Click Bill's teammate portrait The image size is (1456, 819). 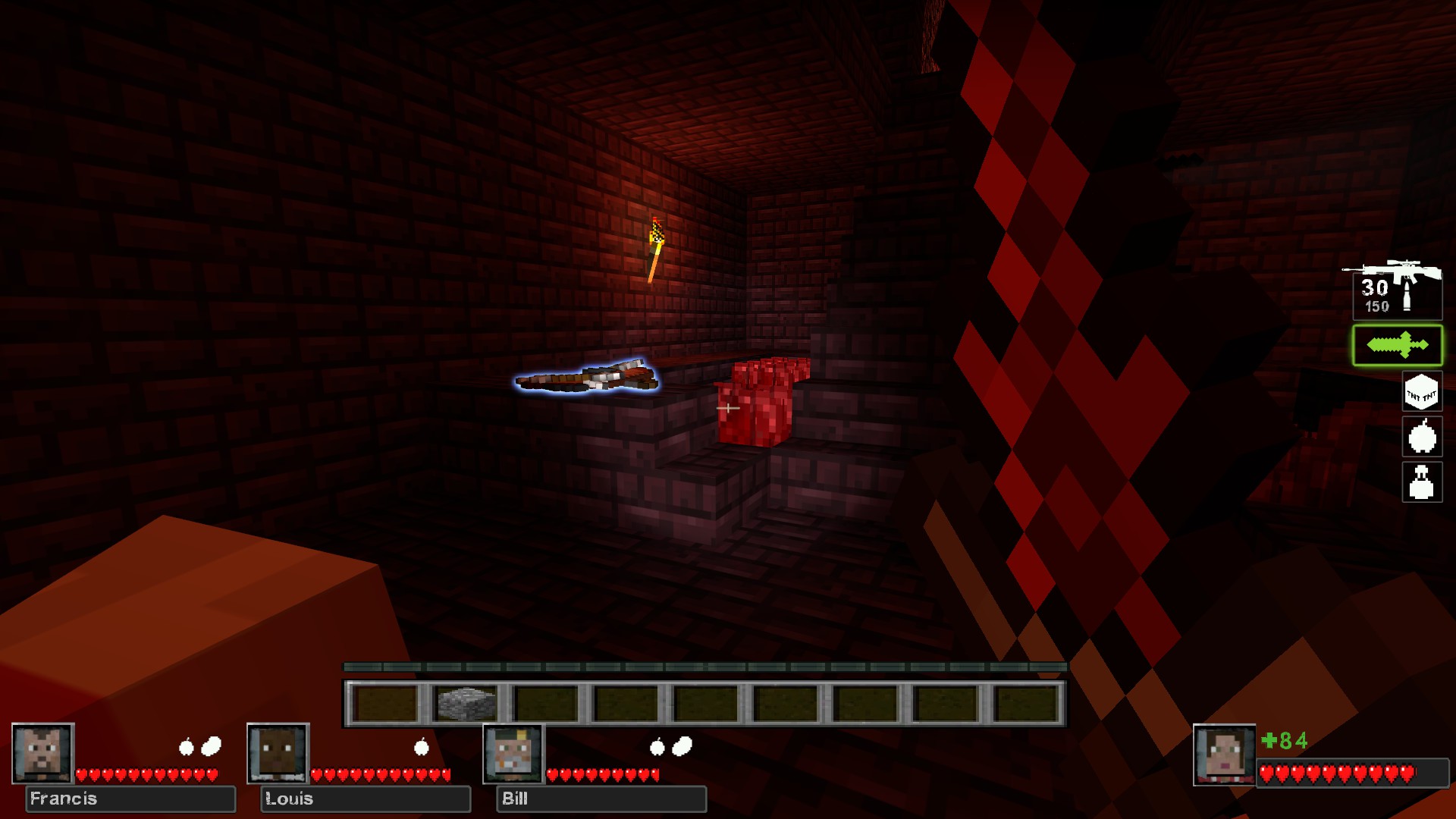click(x=513, y=753)
